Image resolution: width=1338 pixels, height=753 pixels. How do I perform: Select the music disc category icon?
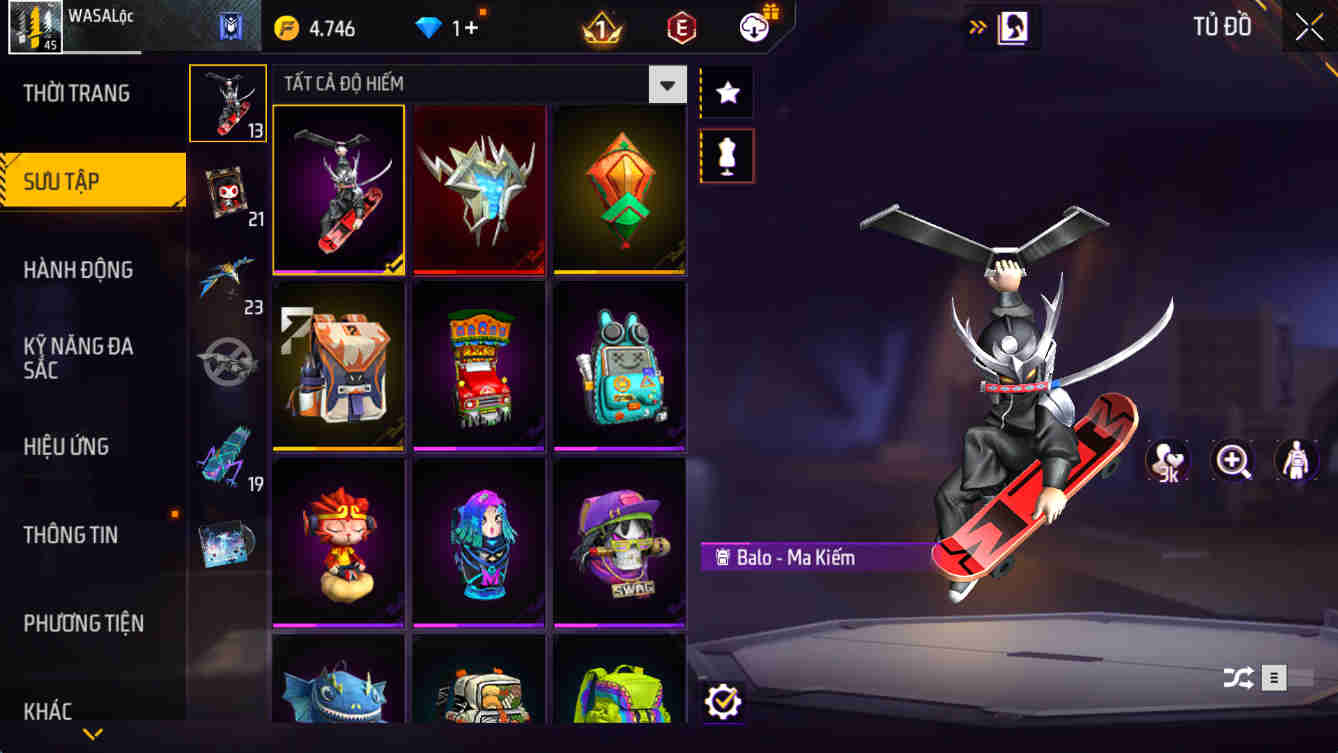(x=228, y=544)
